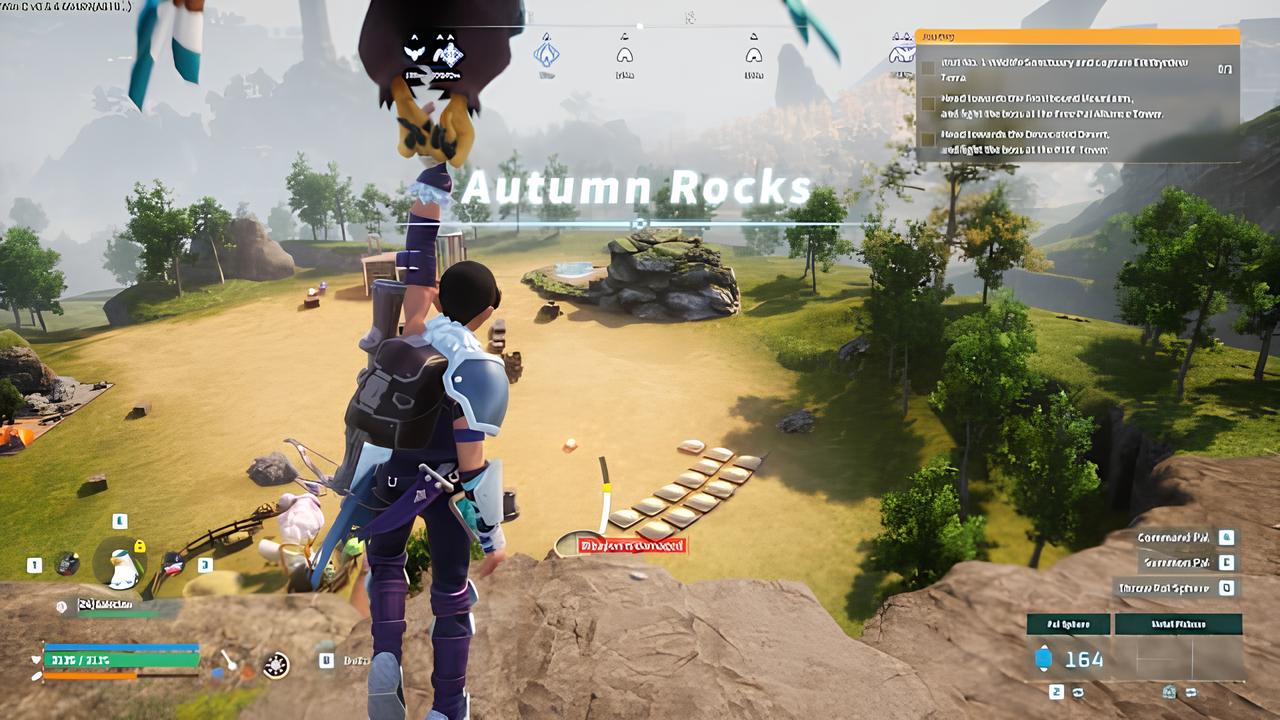Open the Journey quest tracker panel
Viewport: 1280px width, 720px height.
pyautogui.click(x=1077, y=37)
